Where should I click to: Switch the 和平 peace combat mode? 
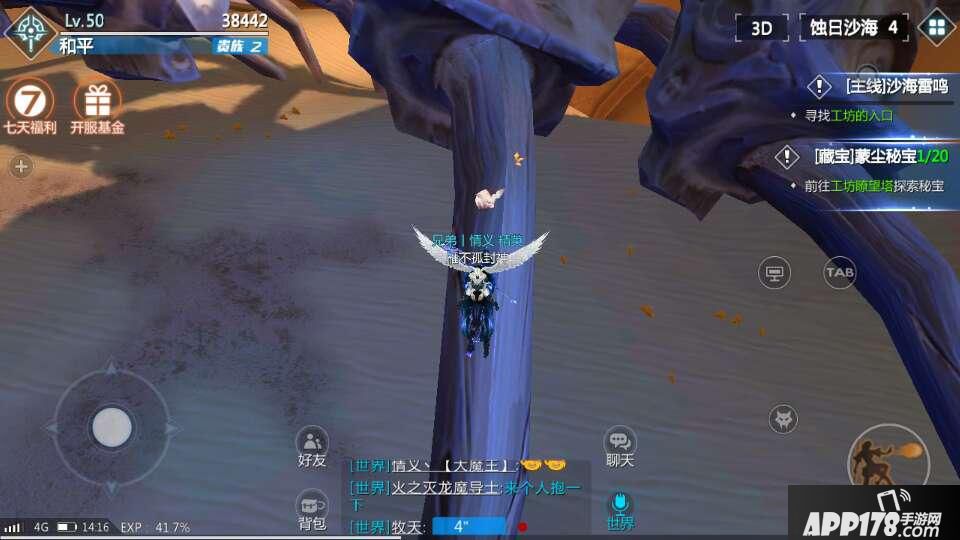(75, 45)
